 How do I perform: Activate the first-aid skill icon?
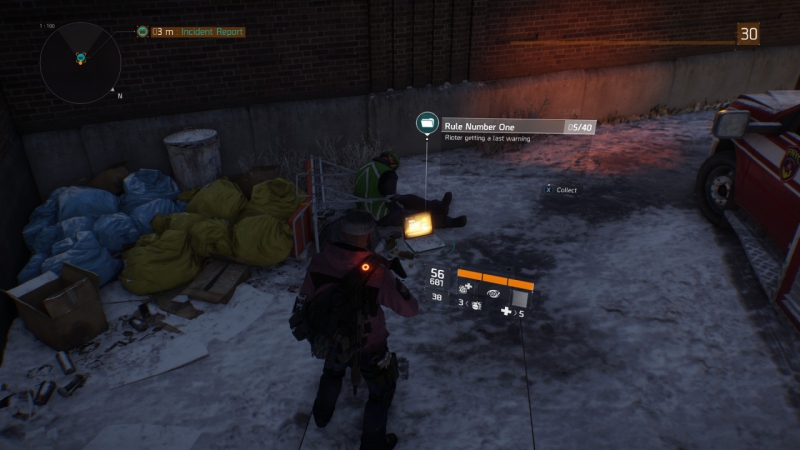click(466, 288)
